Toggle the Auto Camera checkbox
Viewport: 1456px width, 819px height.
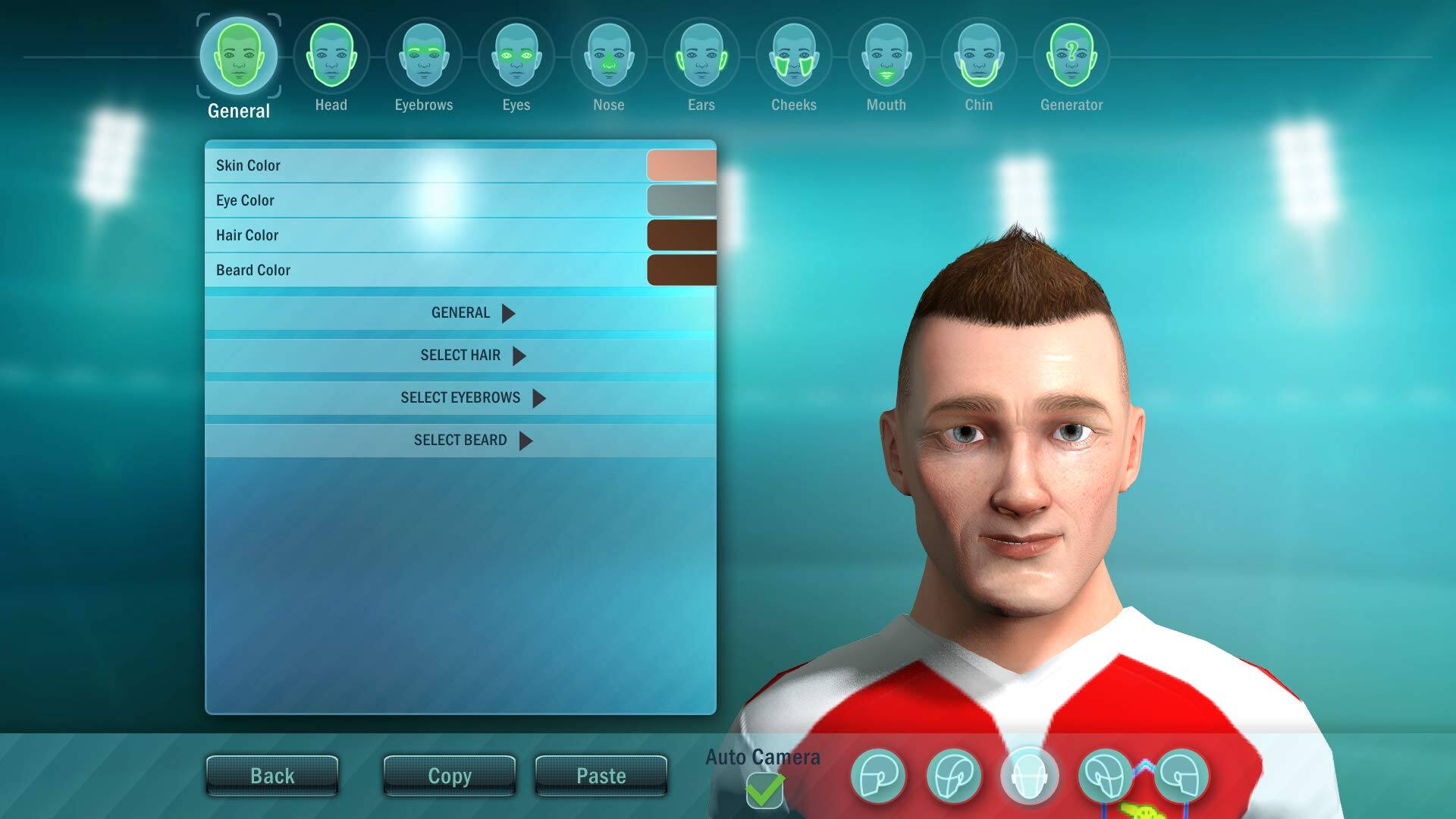pos(764,791)
